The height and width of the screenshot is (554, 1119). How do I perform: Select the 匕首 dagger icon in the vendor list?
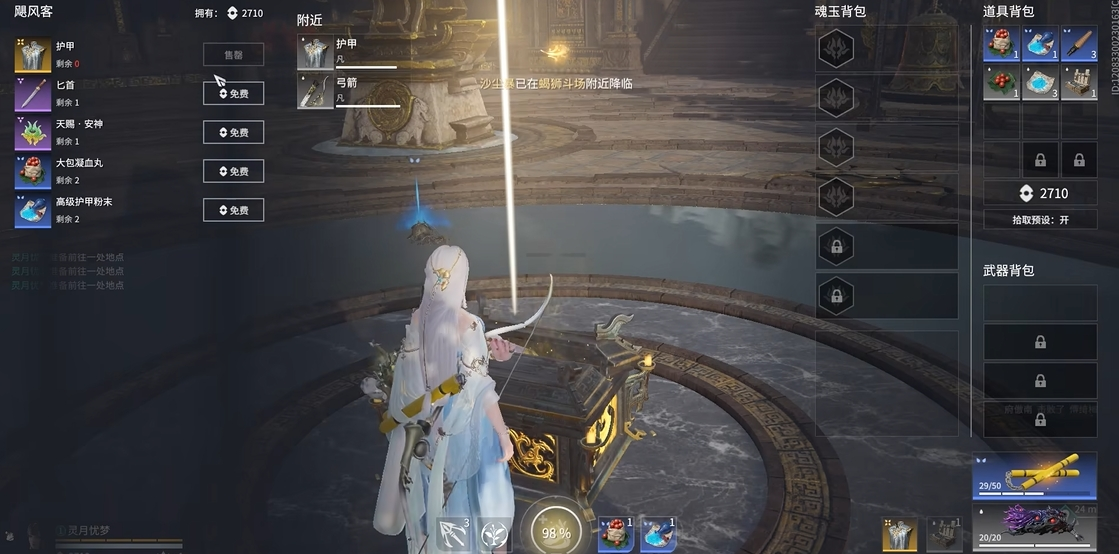[32, 95]
